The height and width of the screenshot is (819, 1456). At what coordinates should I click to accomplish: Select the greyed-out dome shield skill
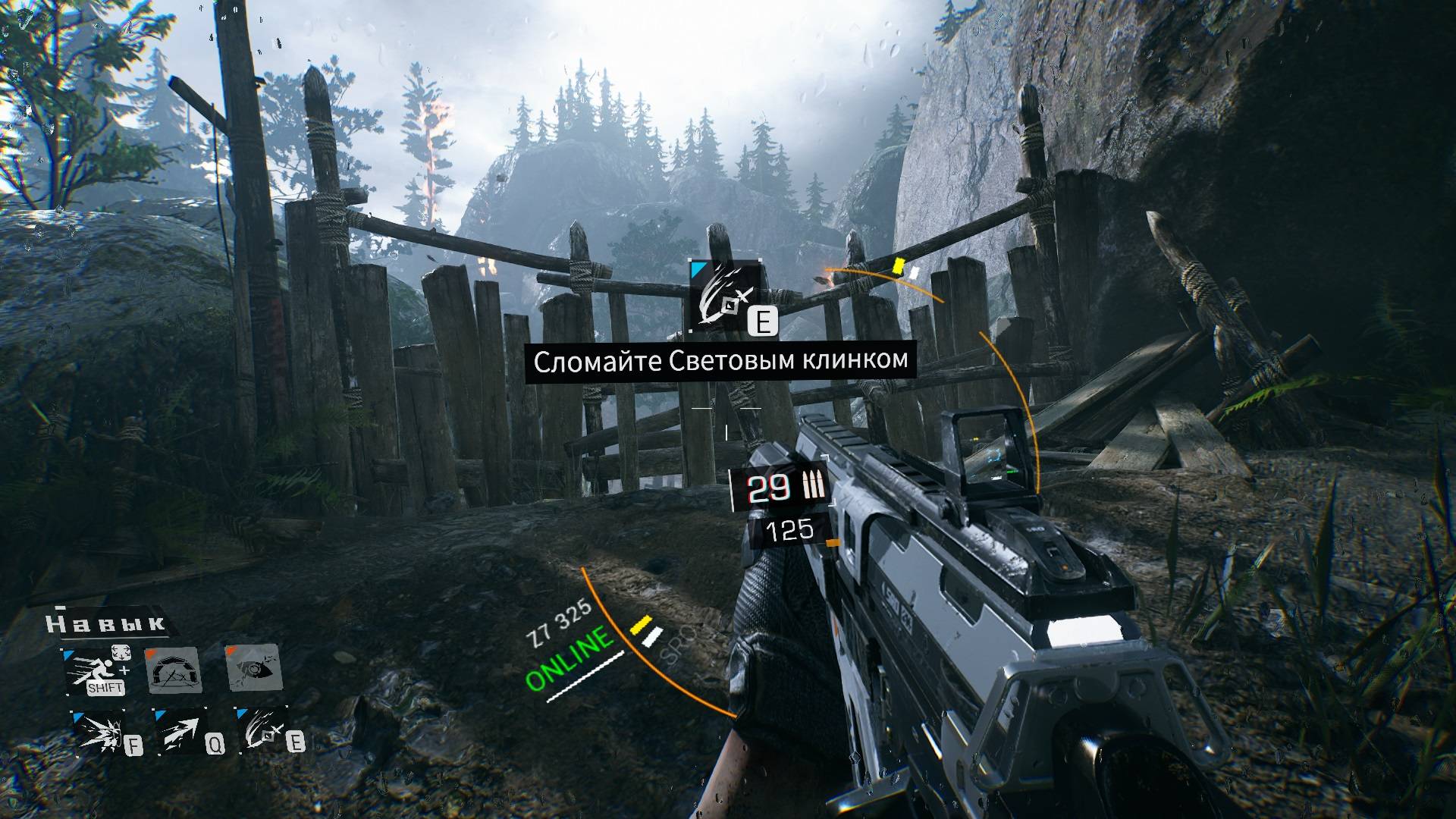tap(174, 671)
